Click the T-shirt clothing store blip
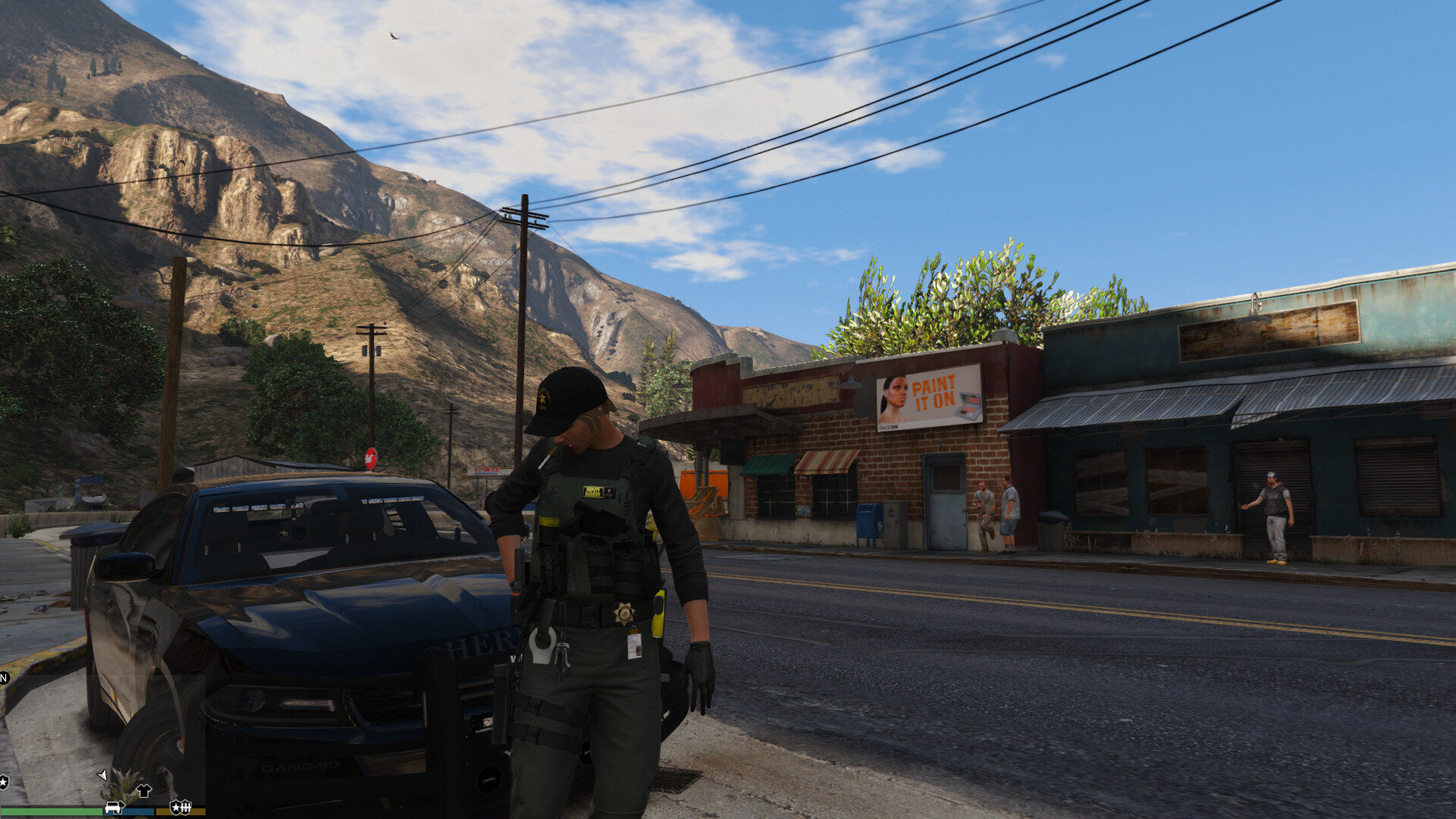1456x819 pixels. [143, 790]
